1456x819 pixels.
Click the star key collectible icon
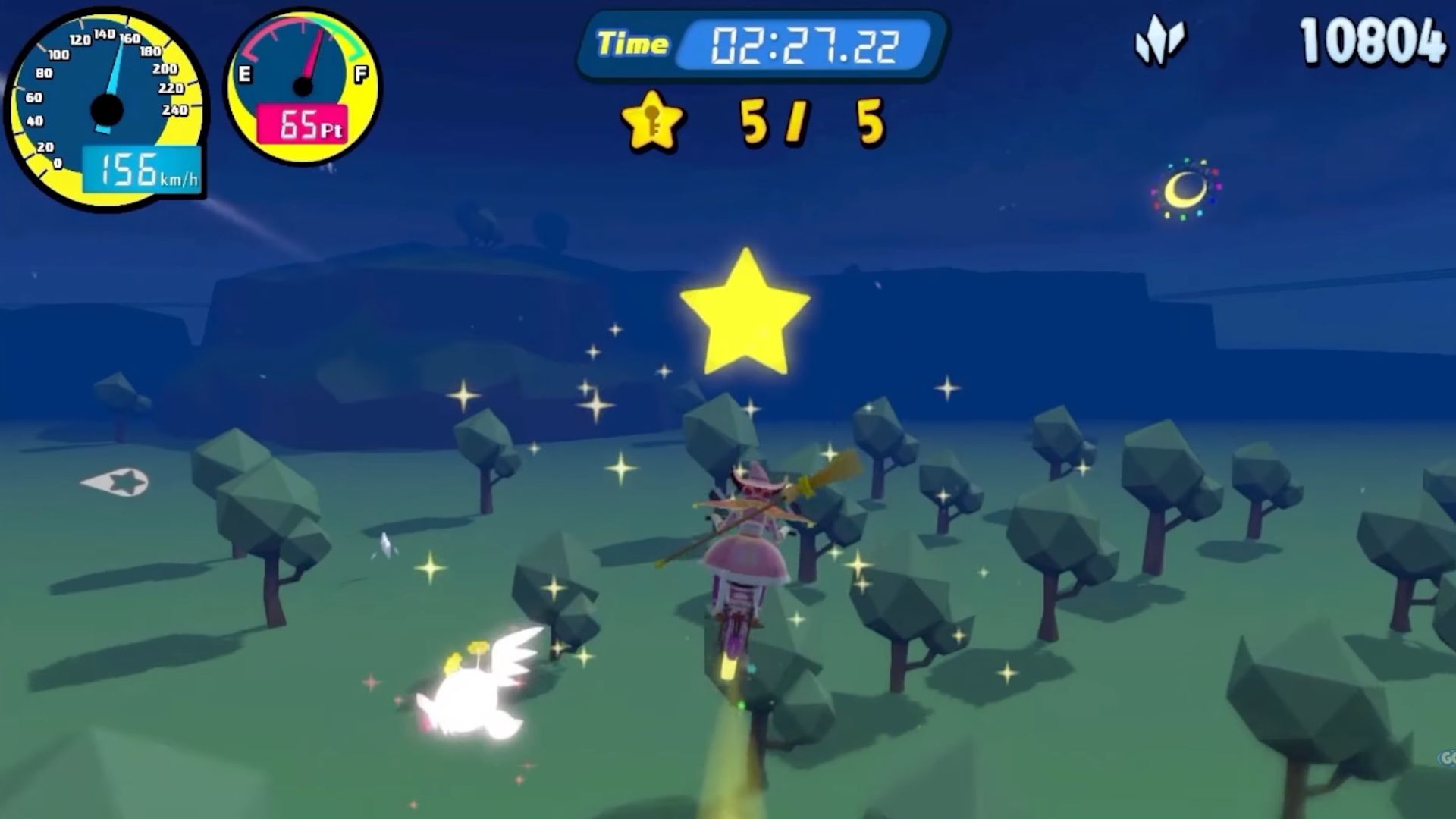click(x=651, y=121)
